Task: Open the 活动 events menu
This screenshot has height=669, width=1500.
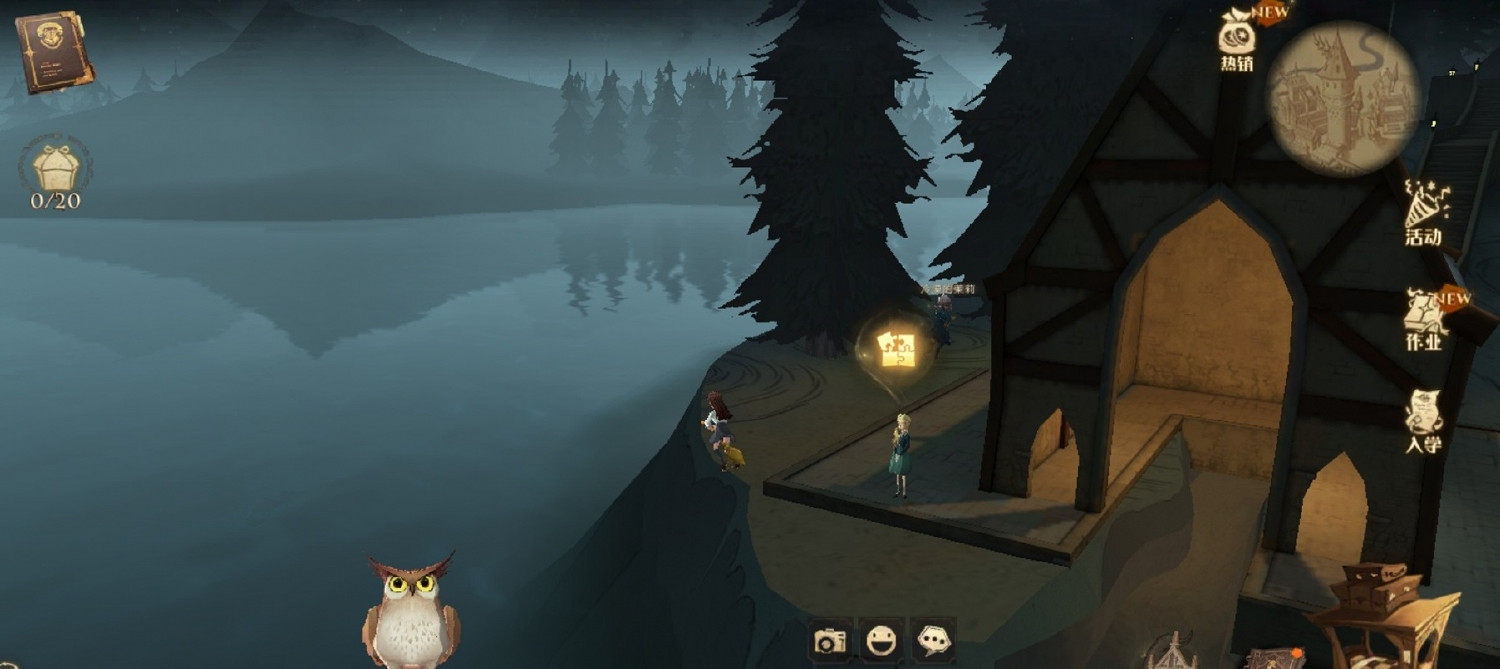Action: (x=1423, y=212)
